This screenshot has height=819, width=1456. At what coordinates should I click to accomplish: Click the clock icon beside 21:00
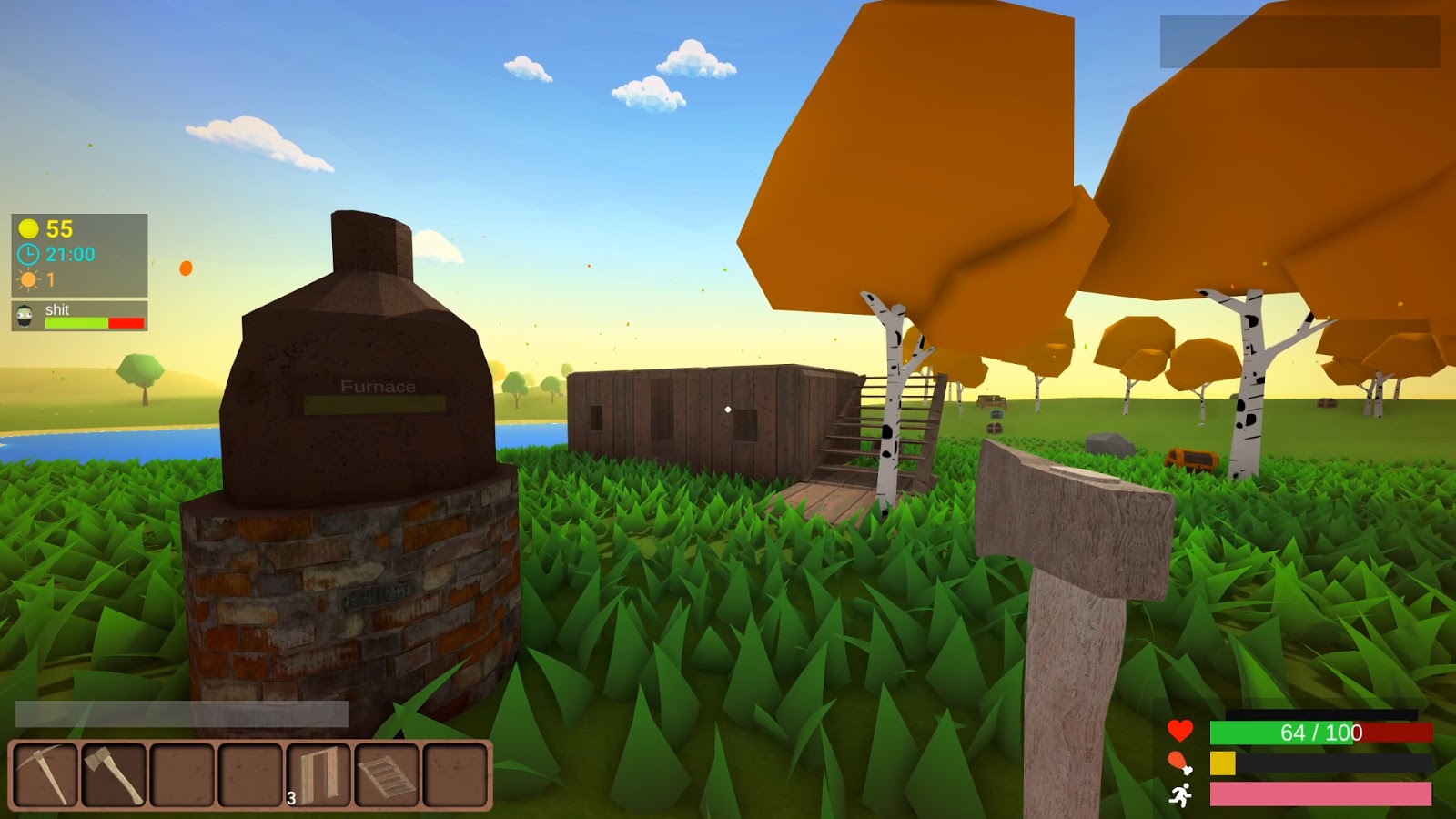coord(27,256)
